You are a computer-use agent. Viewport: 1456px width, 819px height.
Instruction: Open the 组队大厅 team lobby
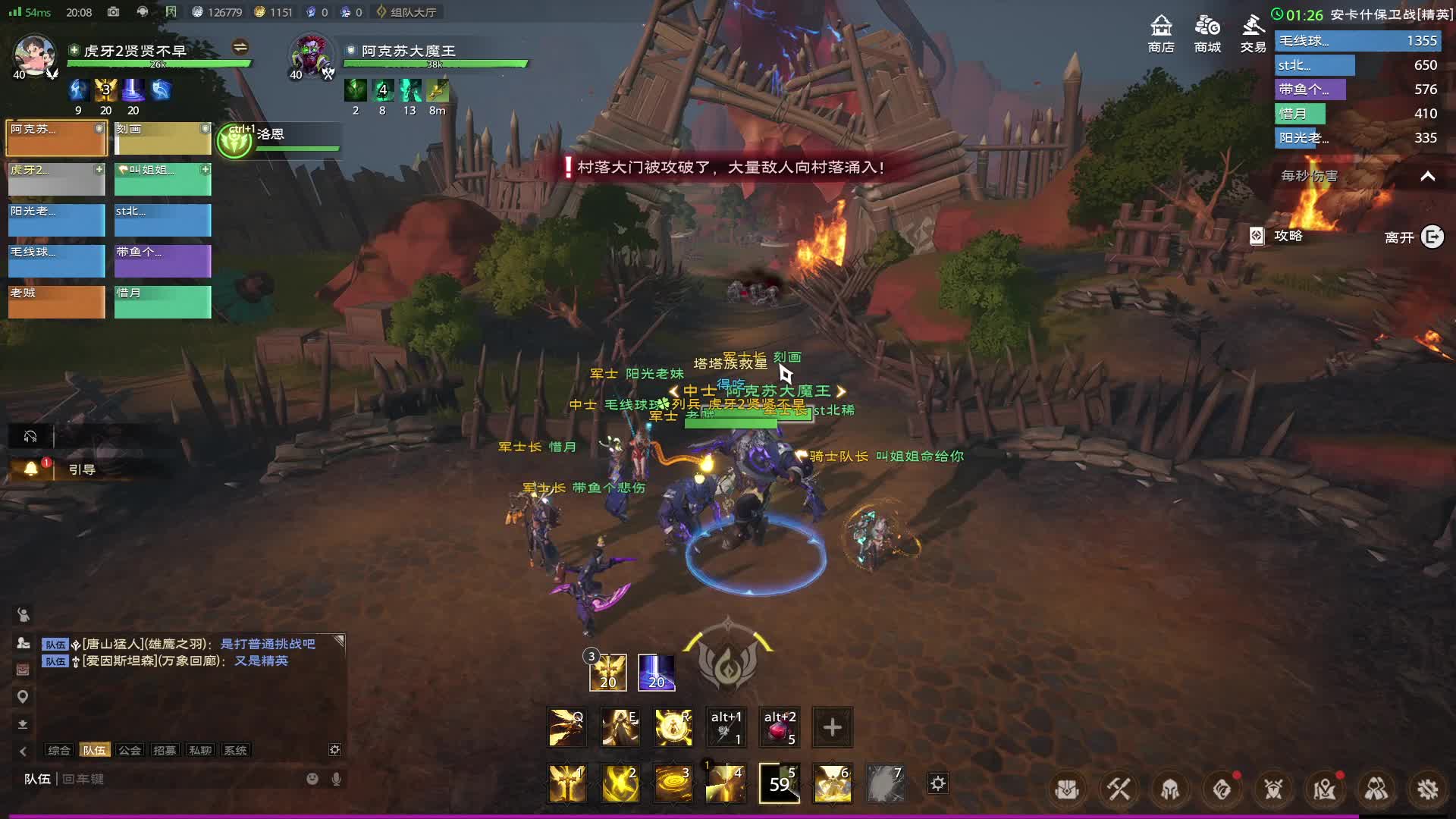(406, 12)
